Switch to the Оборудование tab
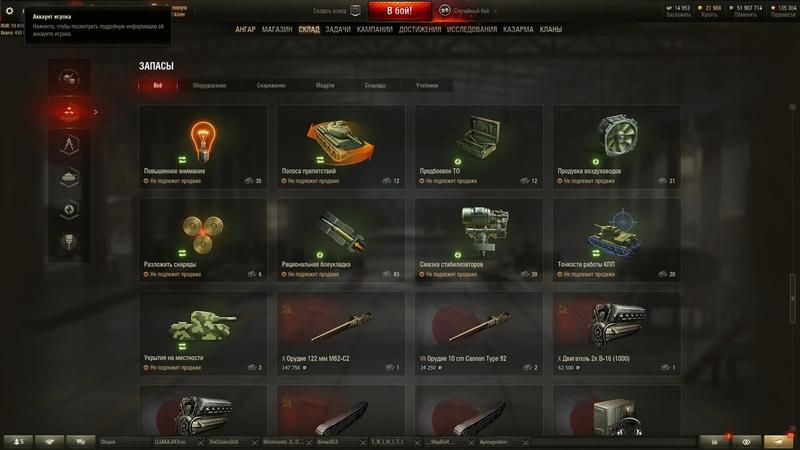The height and width of the screenshot is (450, 800). tap(209, 86)
